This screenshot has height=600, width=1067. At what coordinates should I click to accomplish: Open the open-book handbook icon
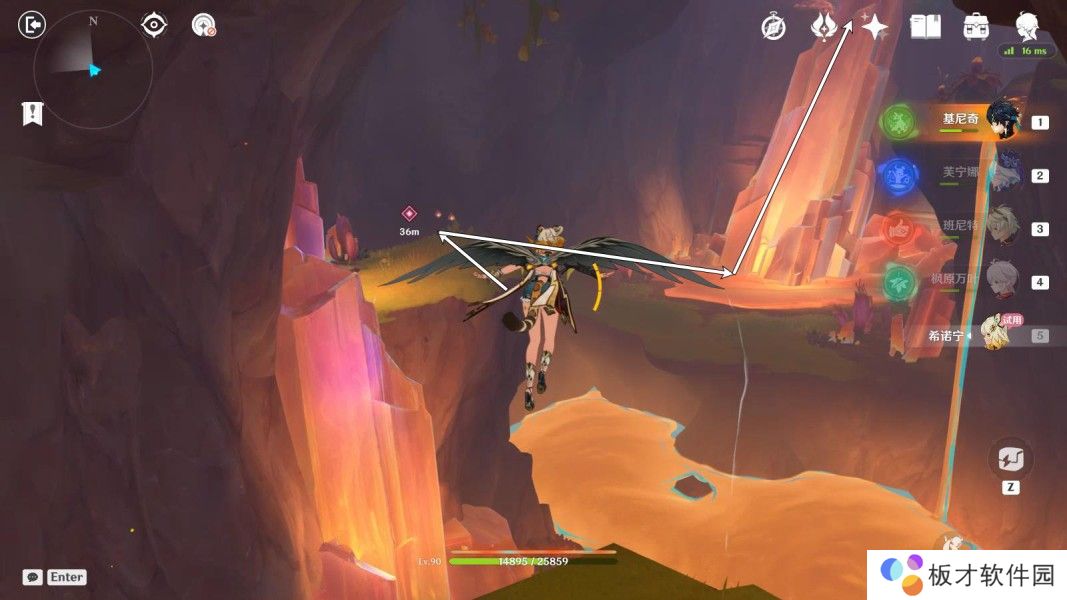coord(925,27)
